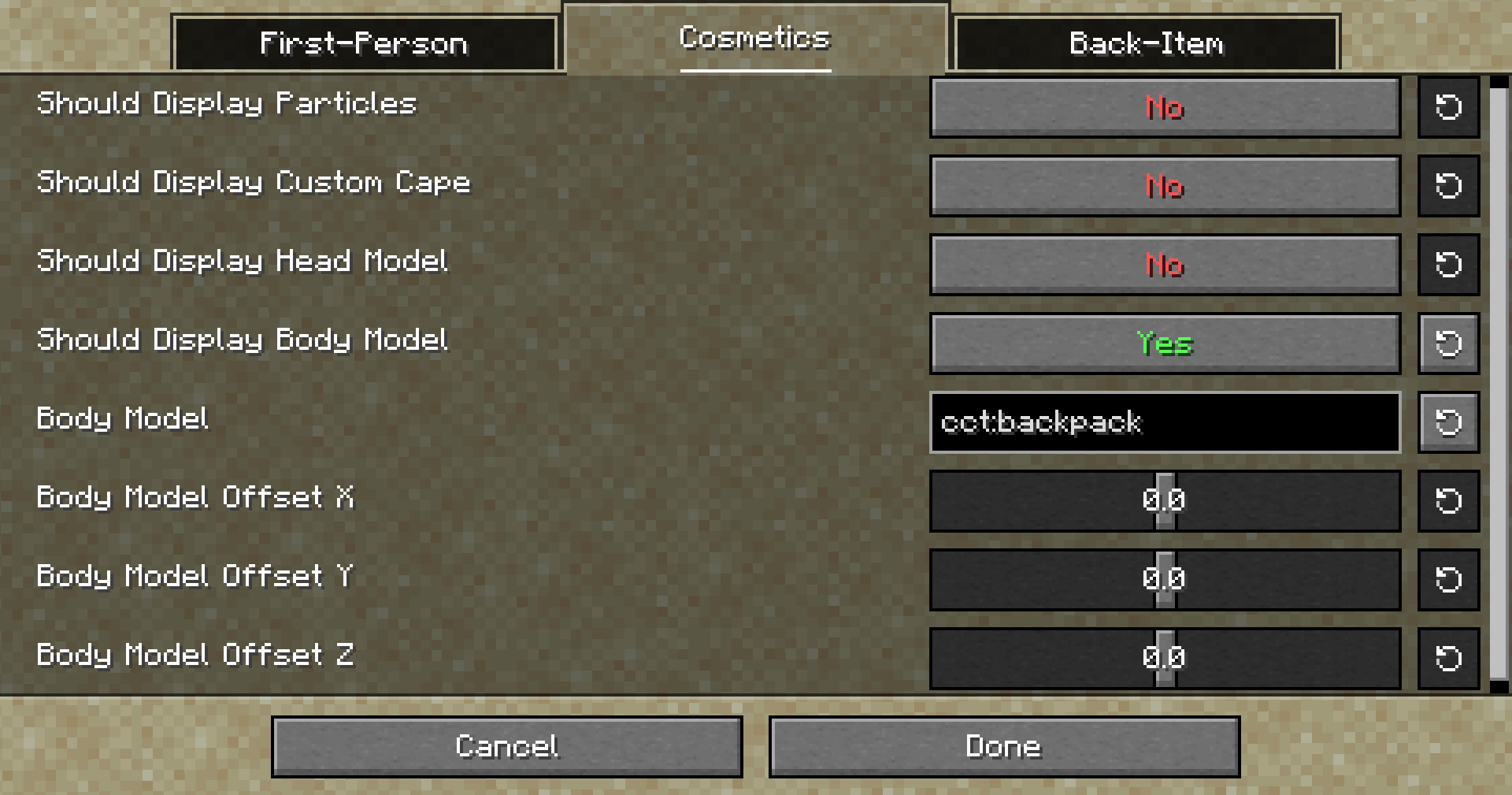This screenshot has height=795, width=1512.
Task: Reset Body Model Offset Z value
Action: tap(1448, 658)
